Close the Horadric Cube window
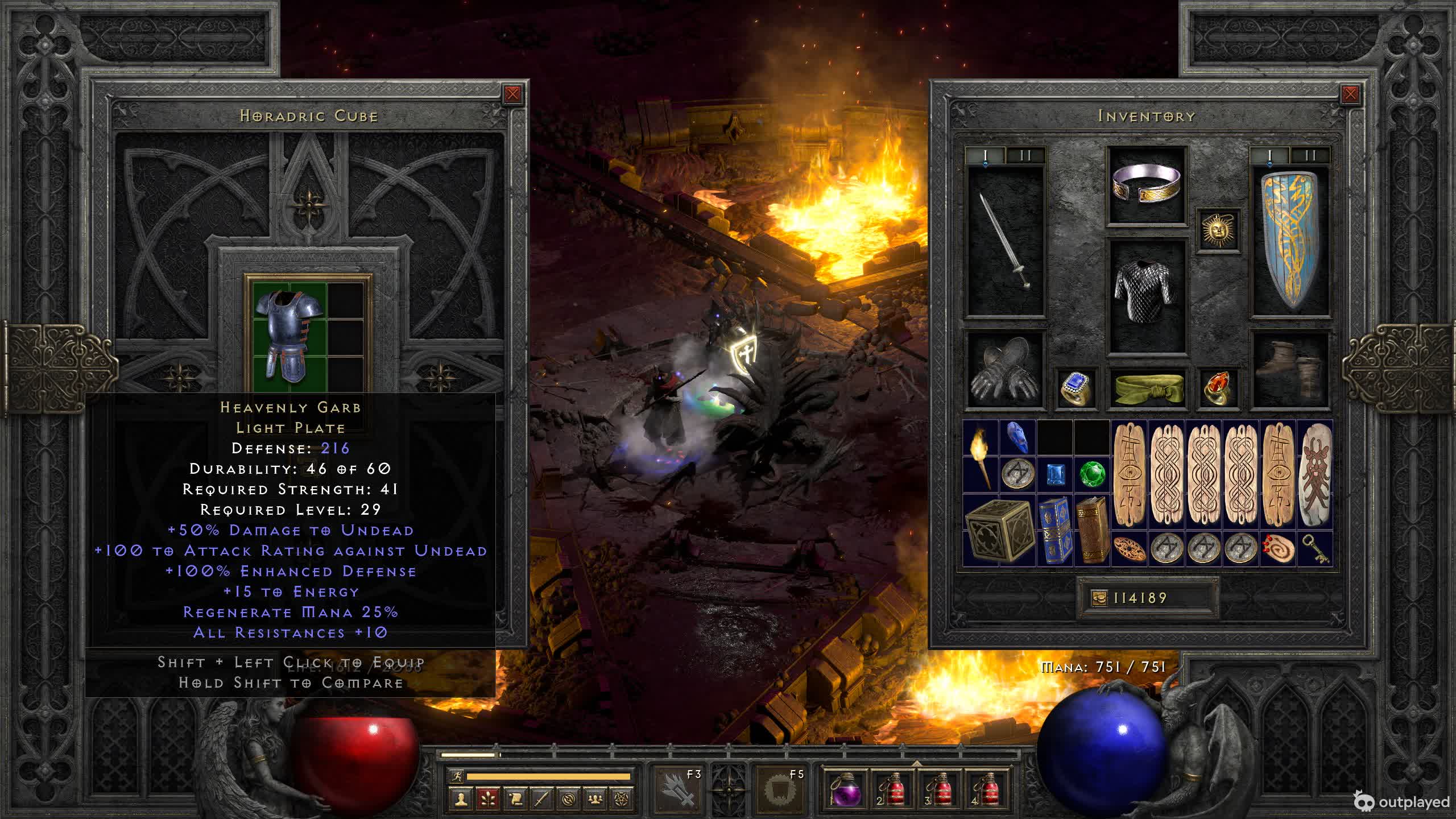Screen dimensions: 1456x819 pyautogui.click(x=512, y=94)
